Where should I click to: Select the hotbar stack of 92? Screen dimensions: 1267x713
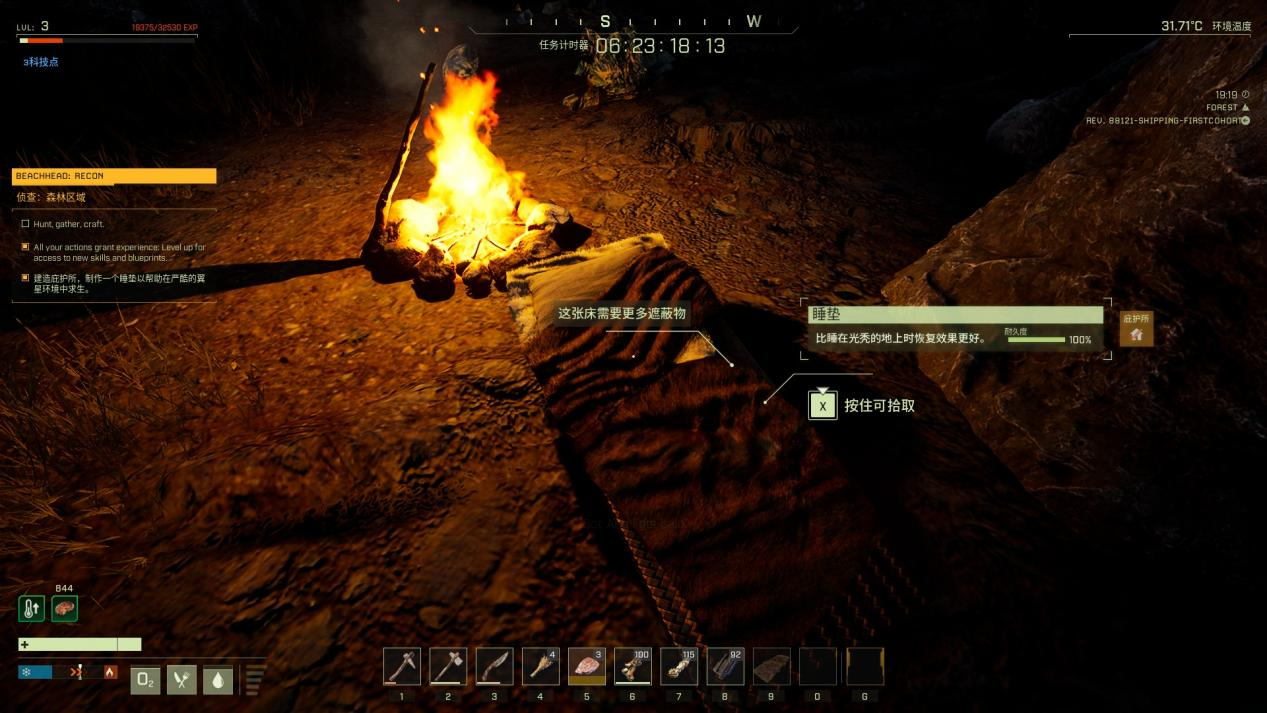coord(725,666)
